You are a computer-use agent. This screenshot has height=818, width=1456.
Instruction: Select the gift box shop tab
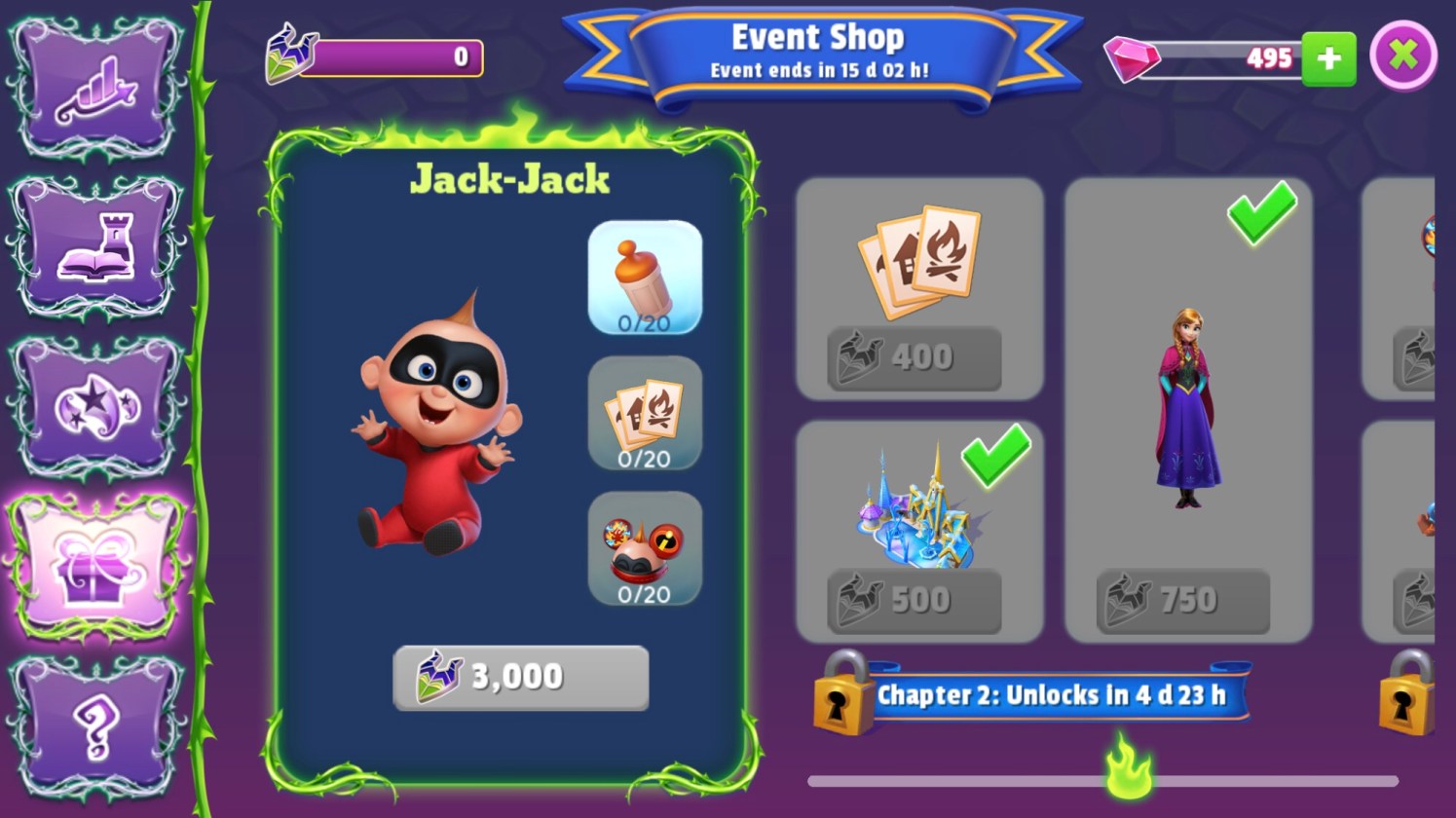point(95,567)
